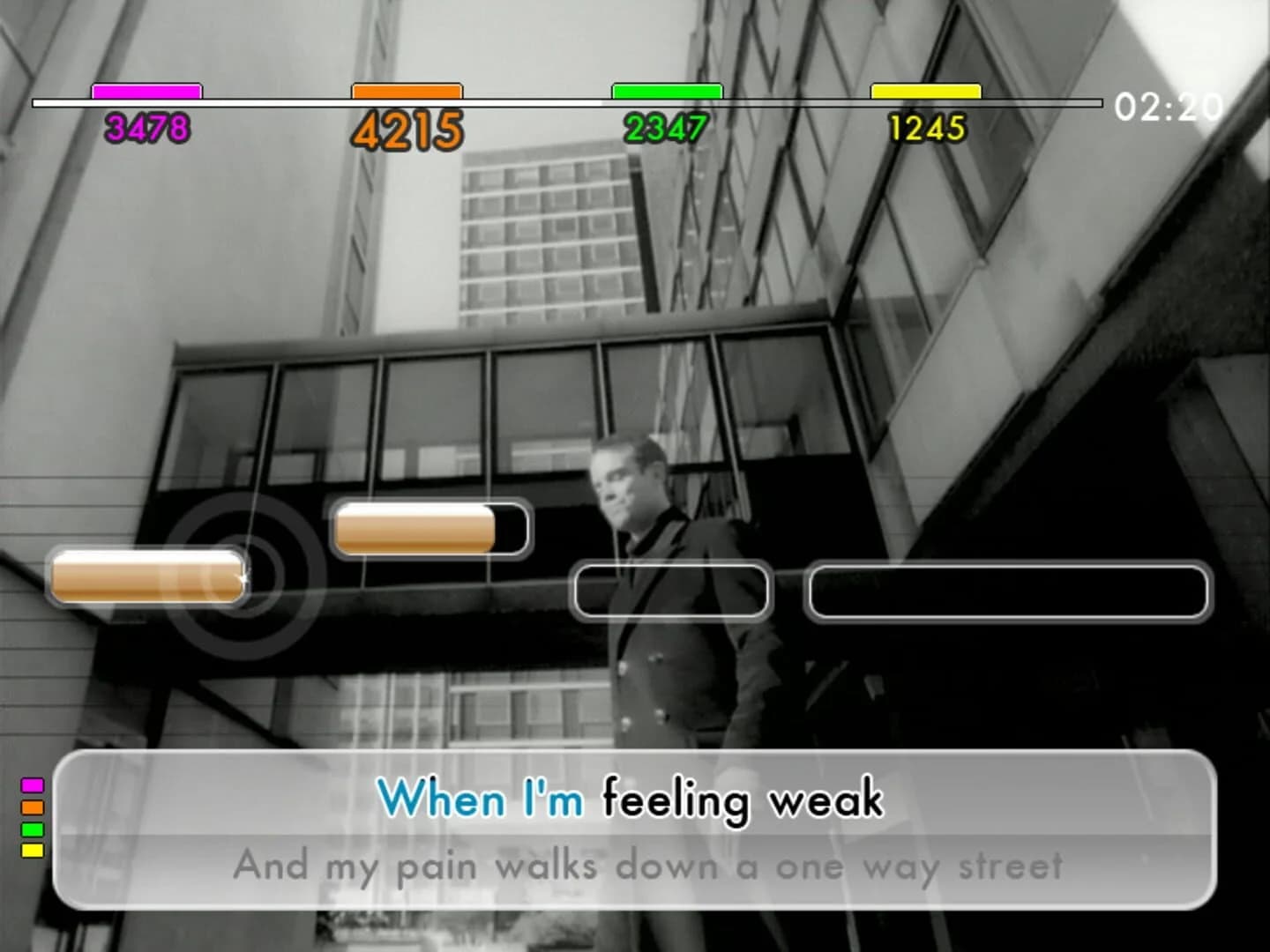
Task: Click the long empty note outline
Action: pyautogui.click(x=1010, y=592)
